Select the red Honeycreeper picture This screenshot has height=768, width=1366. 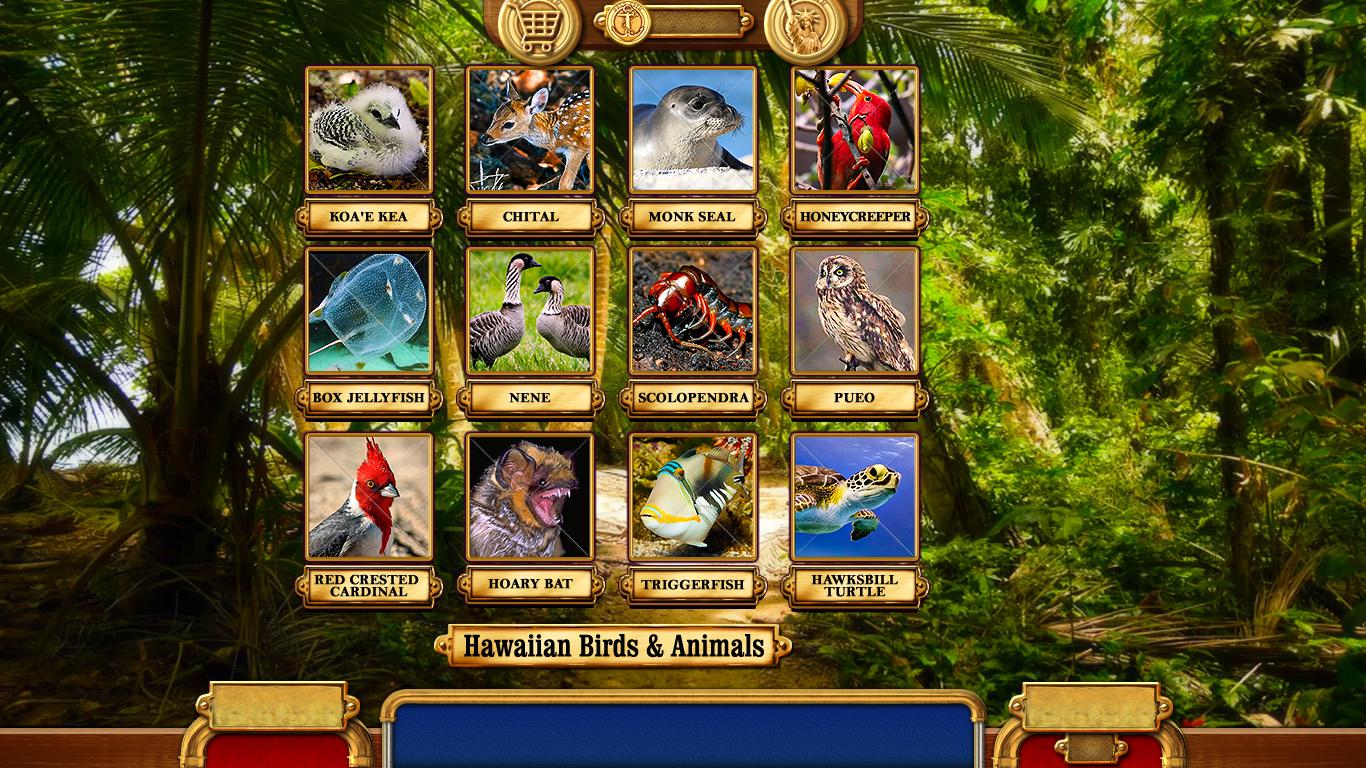pyautogui.click(x=854, y=129)
